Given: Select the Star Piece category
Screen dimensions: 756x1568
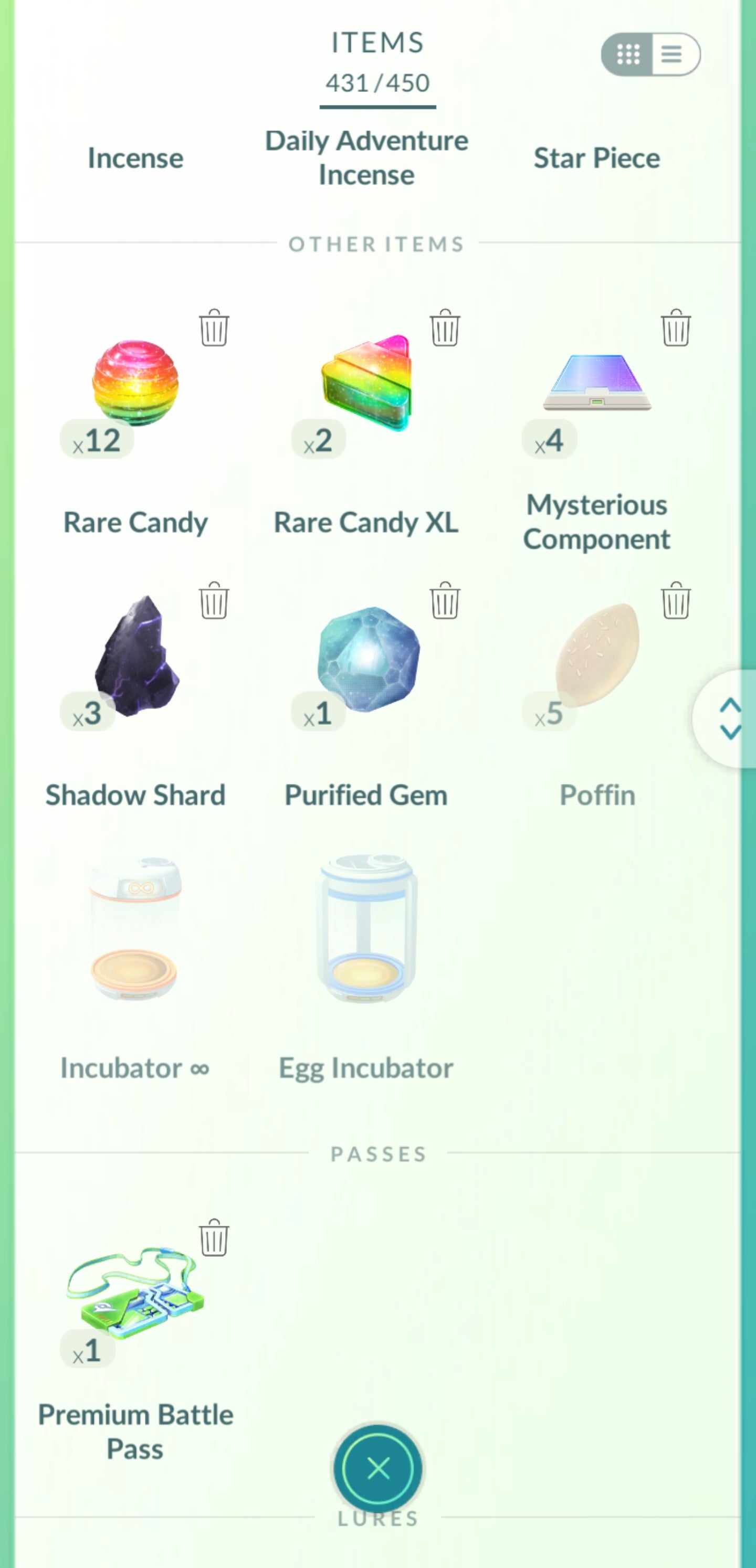Looking at the screenshot, I should coord(597,158).
